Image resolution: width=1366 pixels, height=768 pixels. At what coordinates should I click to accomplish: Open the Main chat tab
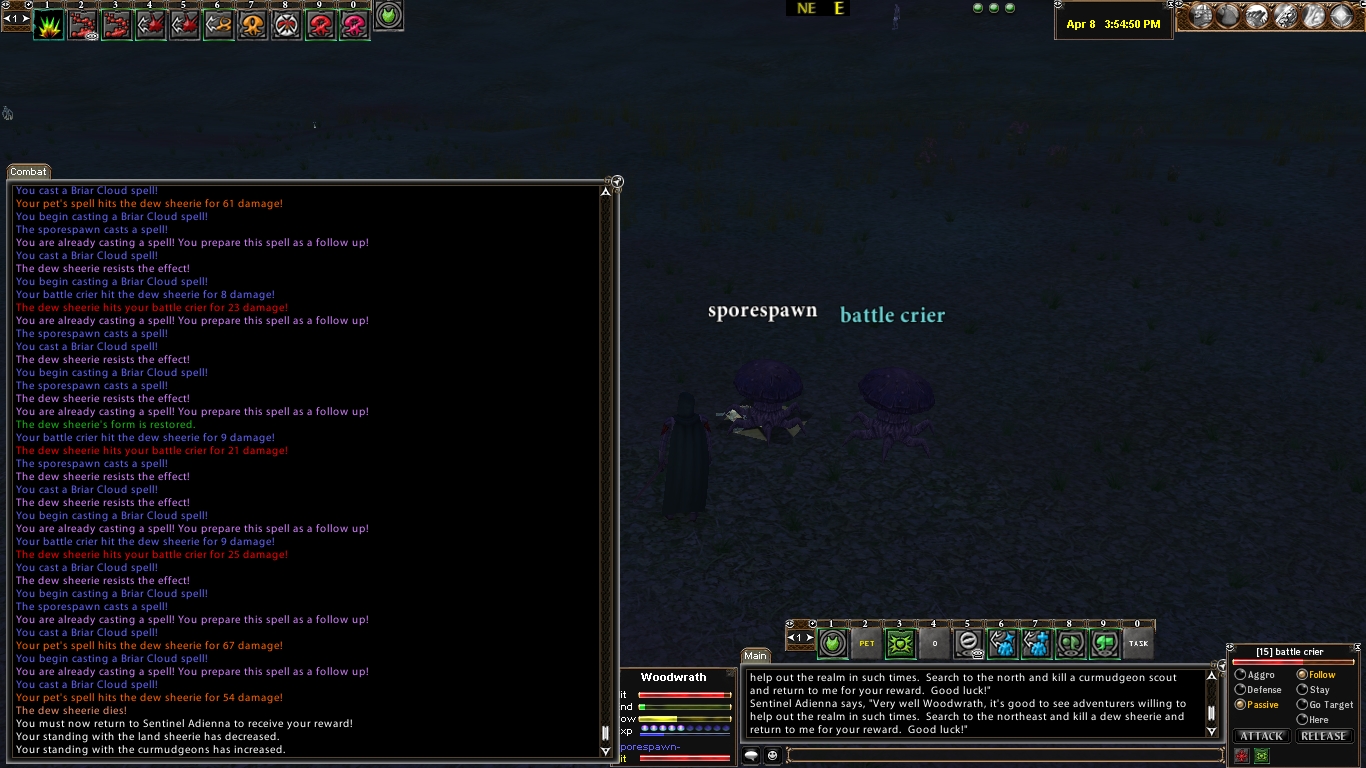click(x=755, y=656)
